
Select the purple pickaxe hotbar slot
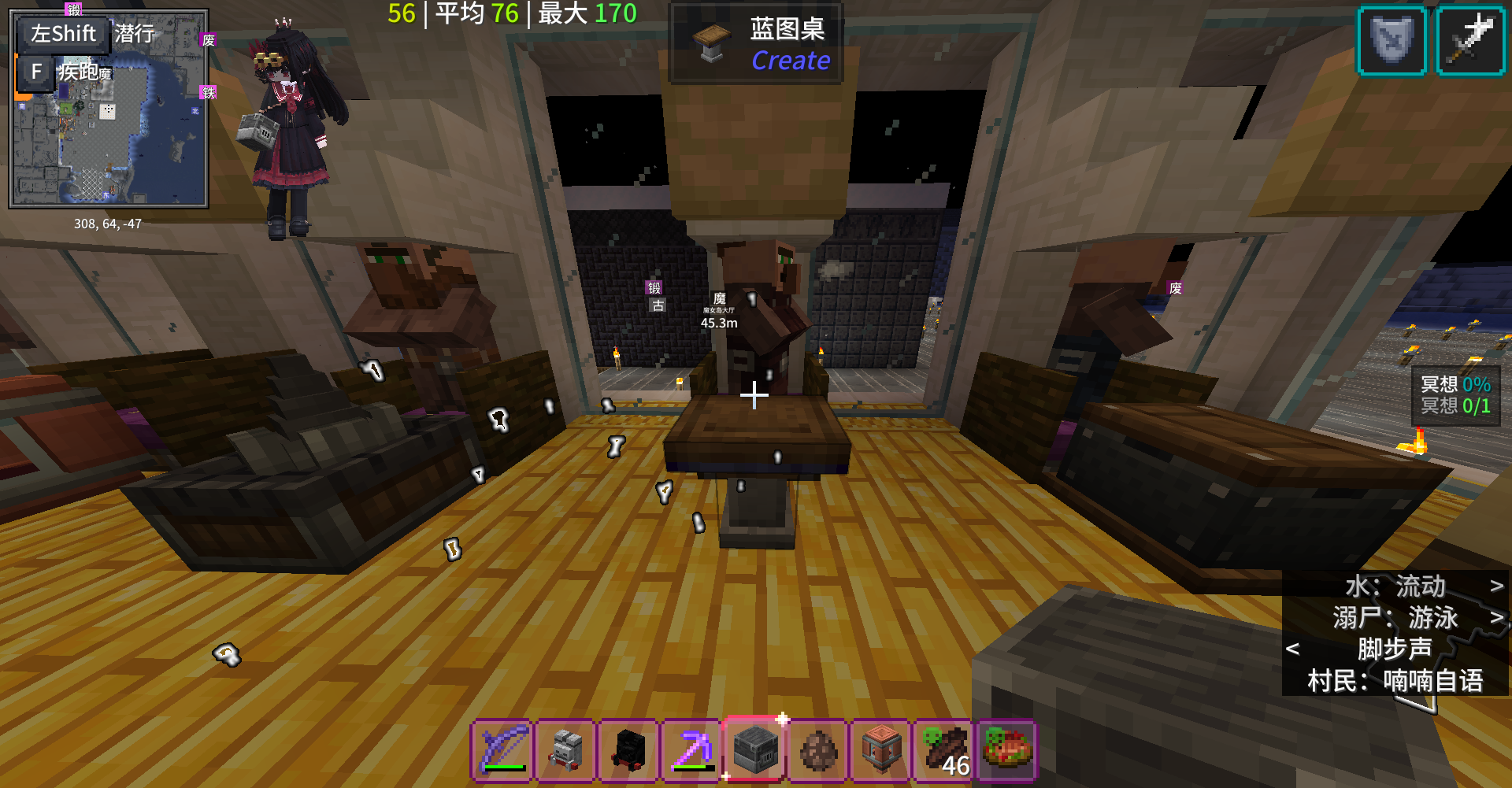point(692,750)
